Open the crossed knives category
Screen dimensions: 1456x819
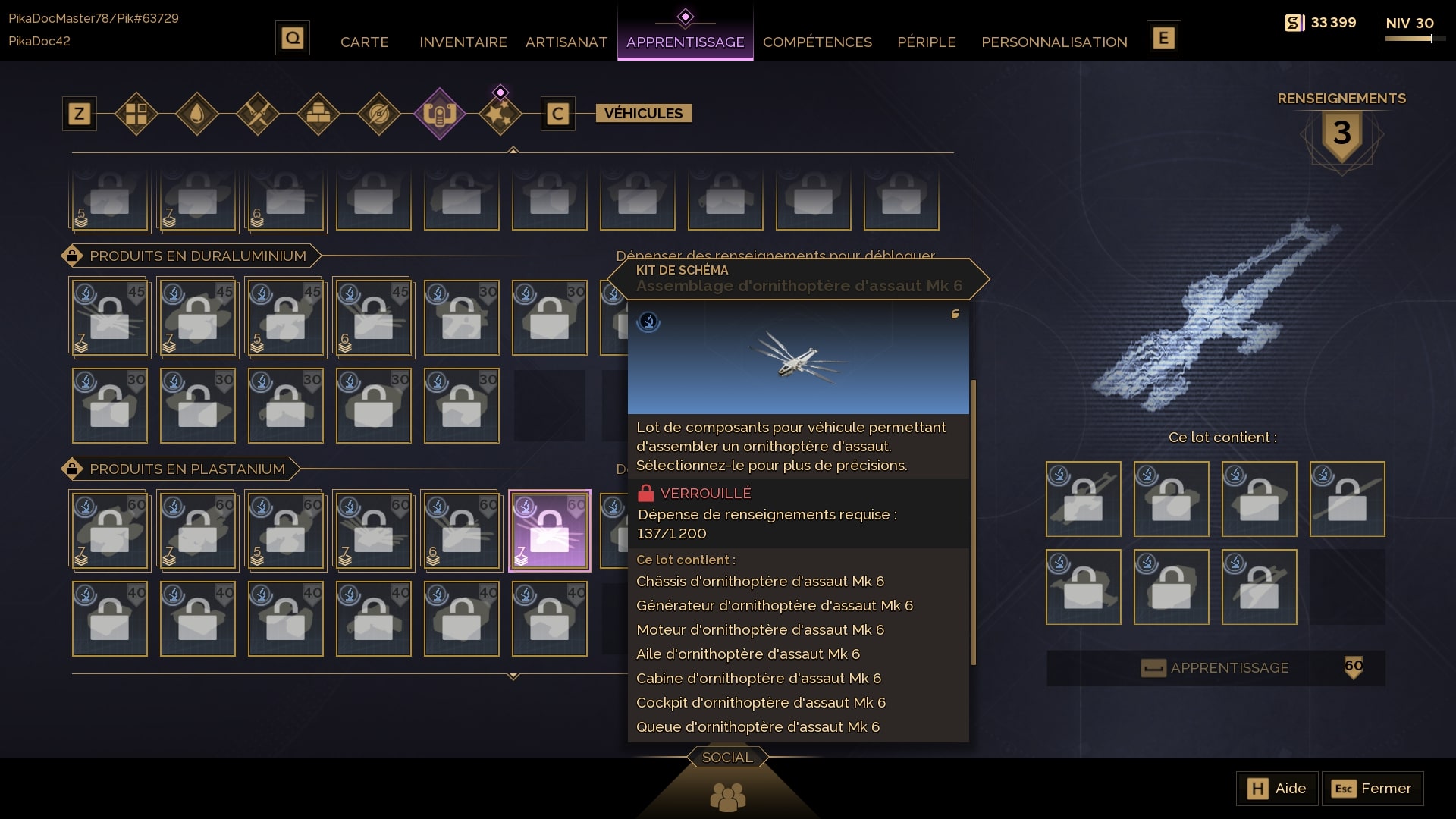click(x=258, y=114)
